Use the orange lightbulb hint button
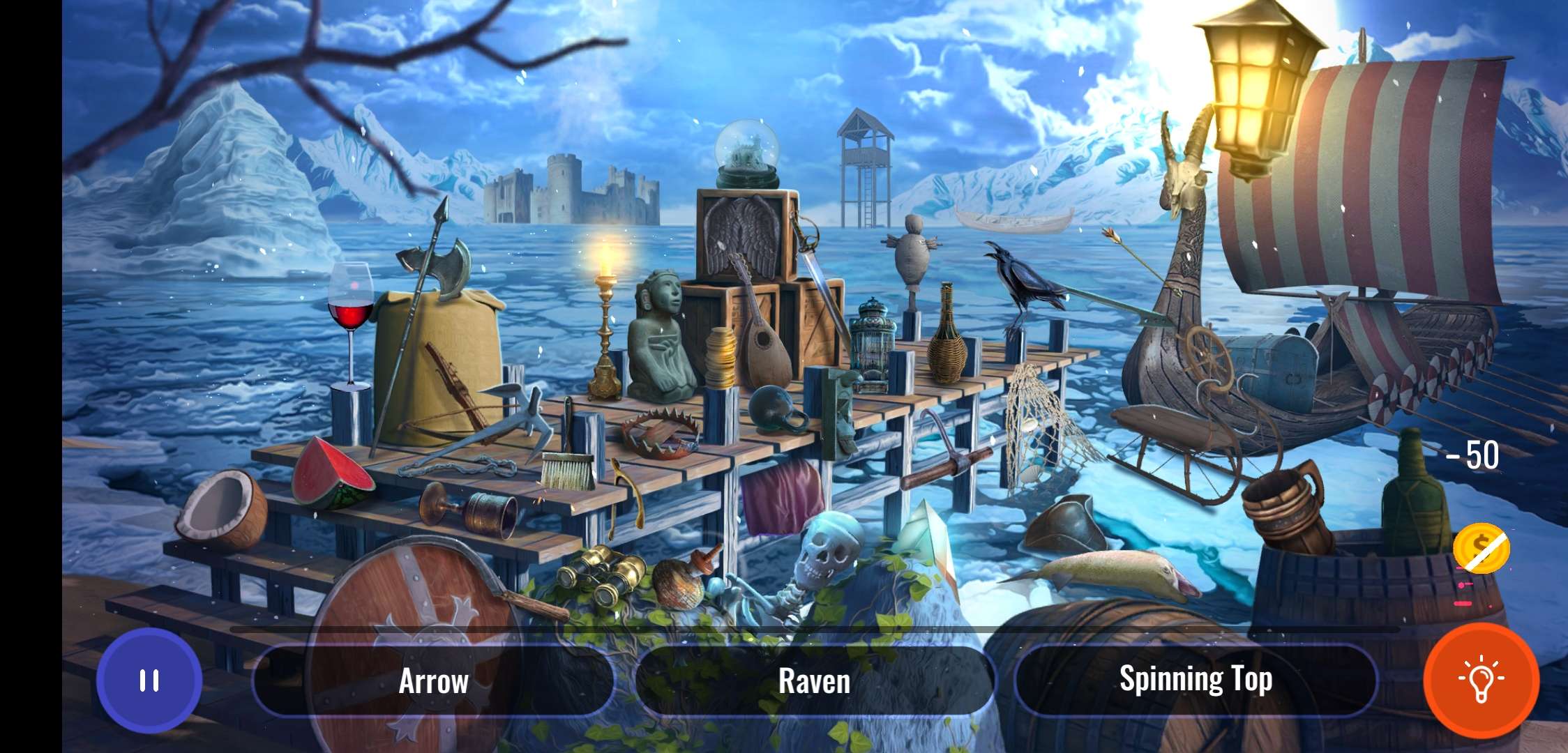 point(1482,680)
